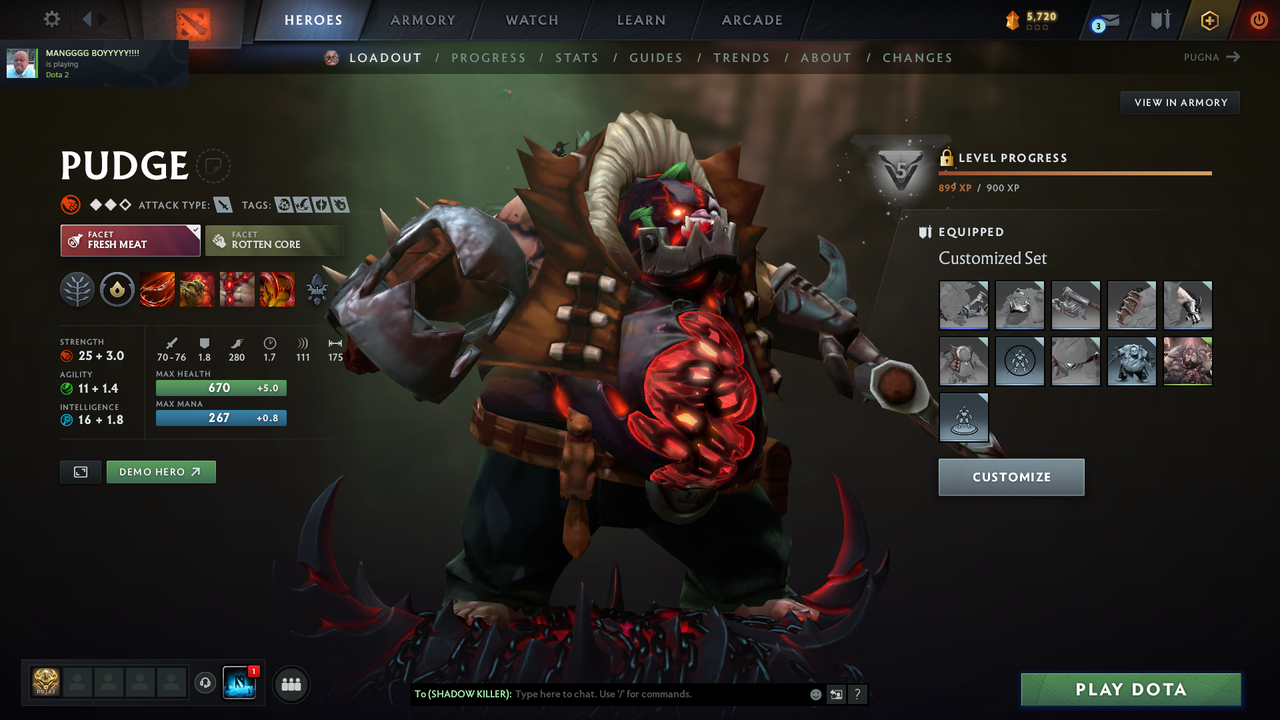The image size is (1280, 720).
Task: Open Meat Hook ability details
Action: point(157,290)
